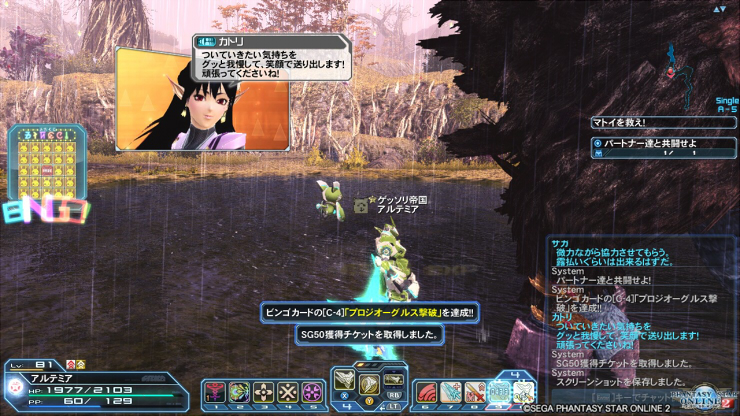Select the four-petal cross skill in slot 3

(x=263, y=392)
